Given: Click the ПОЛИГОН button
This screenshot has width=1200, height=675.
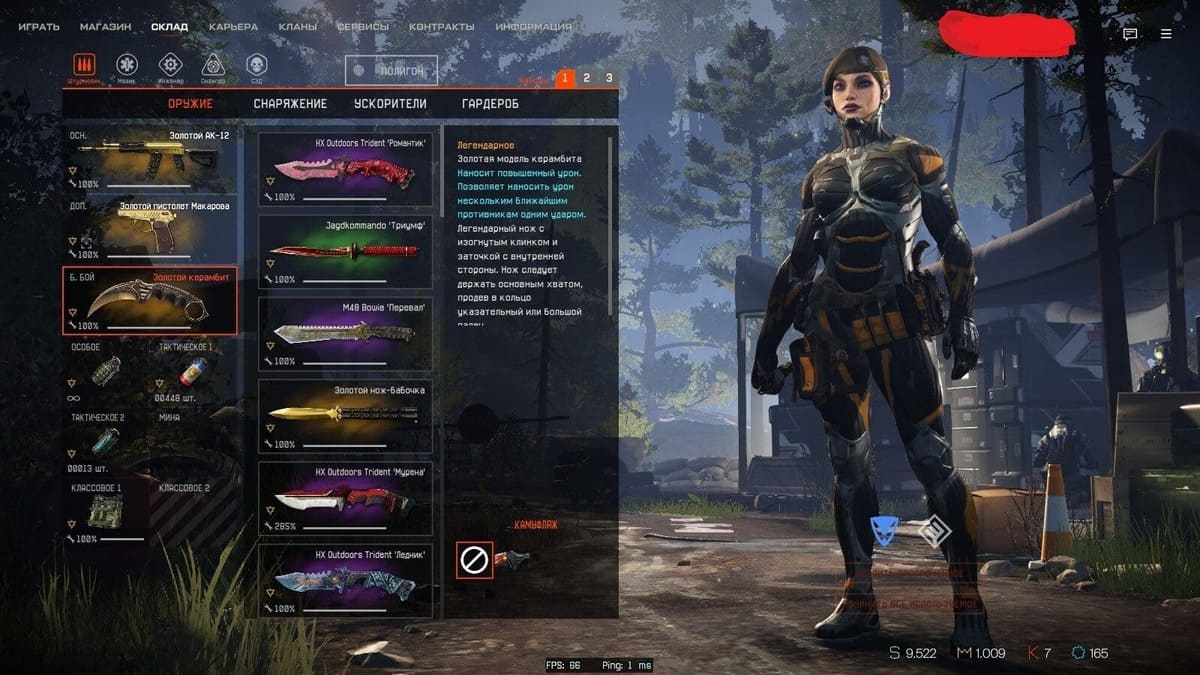Looking at the screenshot, I should pyautogui.click(x=392, y=70).
